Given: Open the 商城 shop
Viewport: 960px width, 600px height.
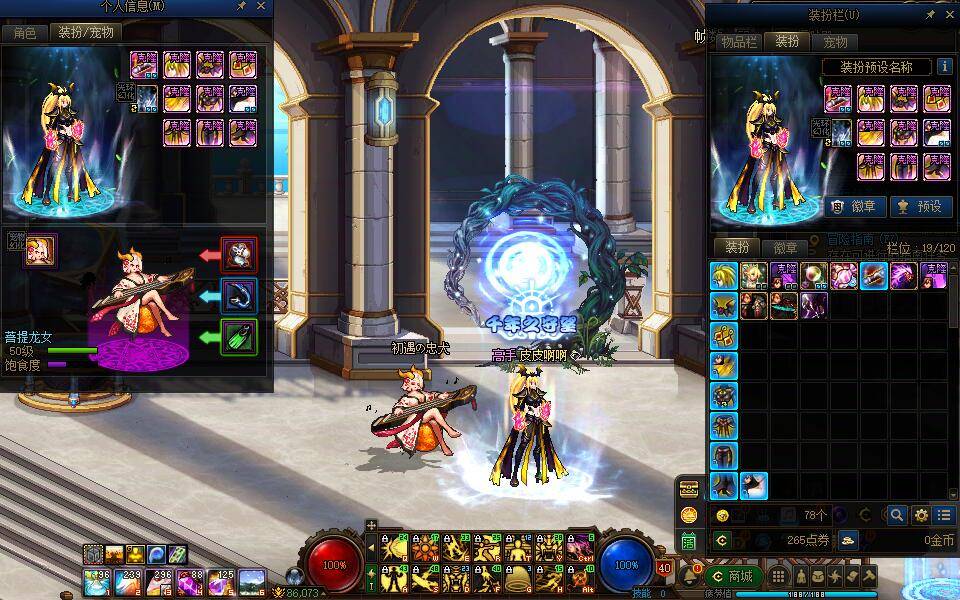Looking at the screenshot, I should (x=733, y=577).
